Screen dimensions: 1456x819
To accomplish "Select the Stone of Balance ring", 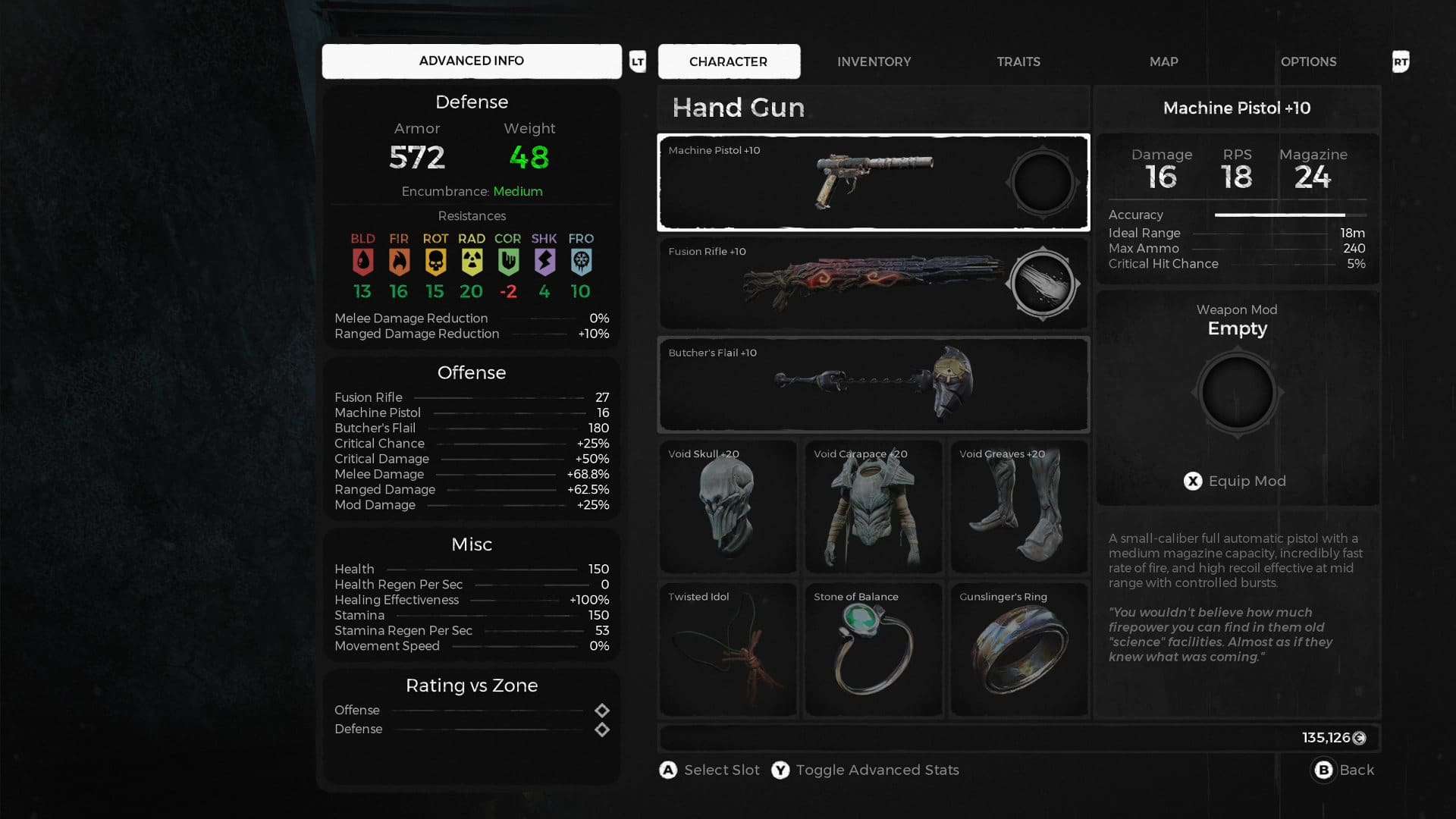I will click(874, 649).
